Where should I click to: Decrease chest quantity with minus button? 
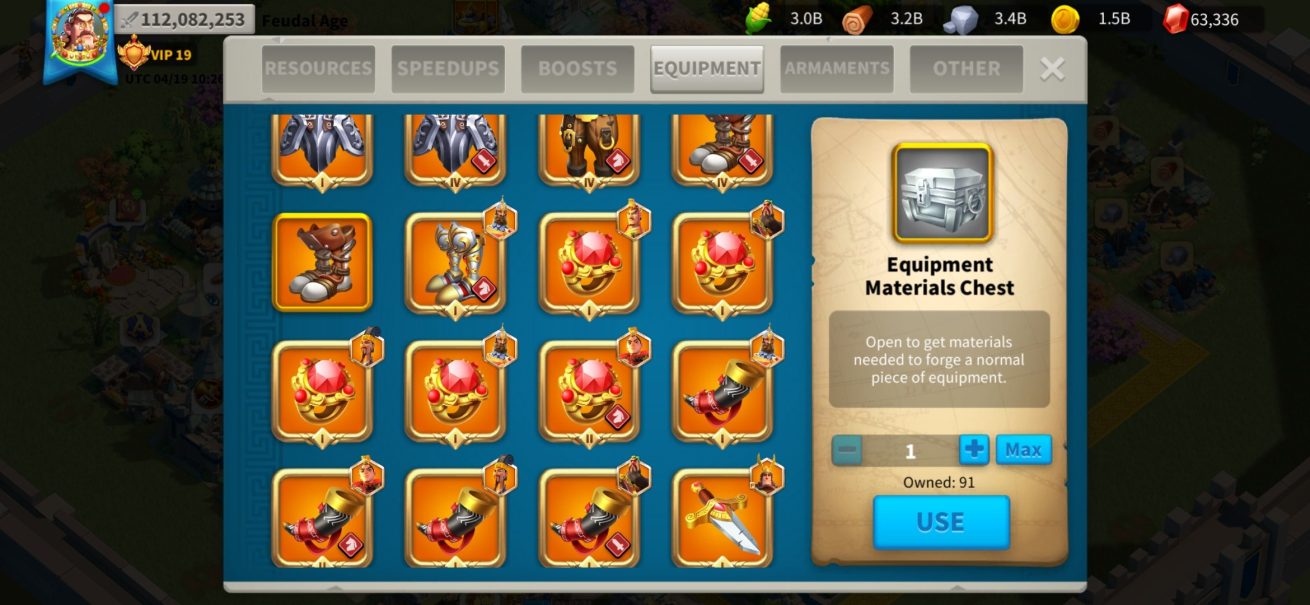(847, 450)
